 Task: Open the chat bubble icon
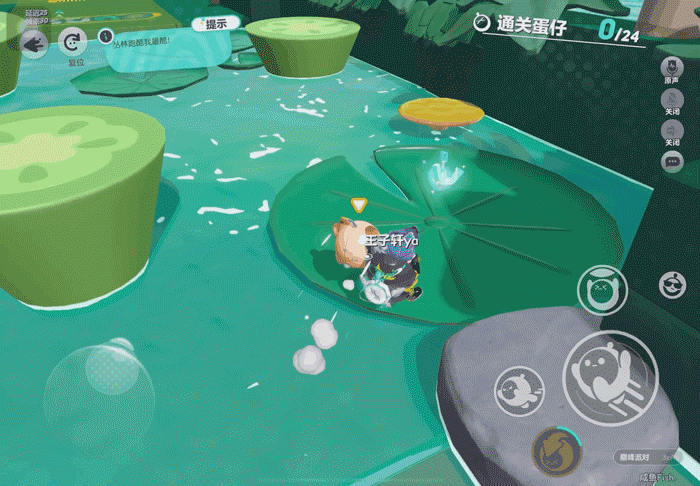[x=673, y=162]
